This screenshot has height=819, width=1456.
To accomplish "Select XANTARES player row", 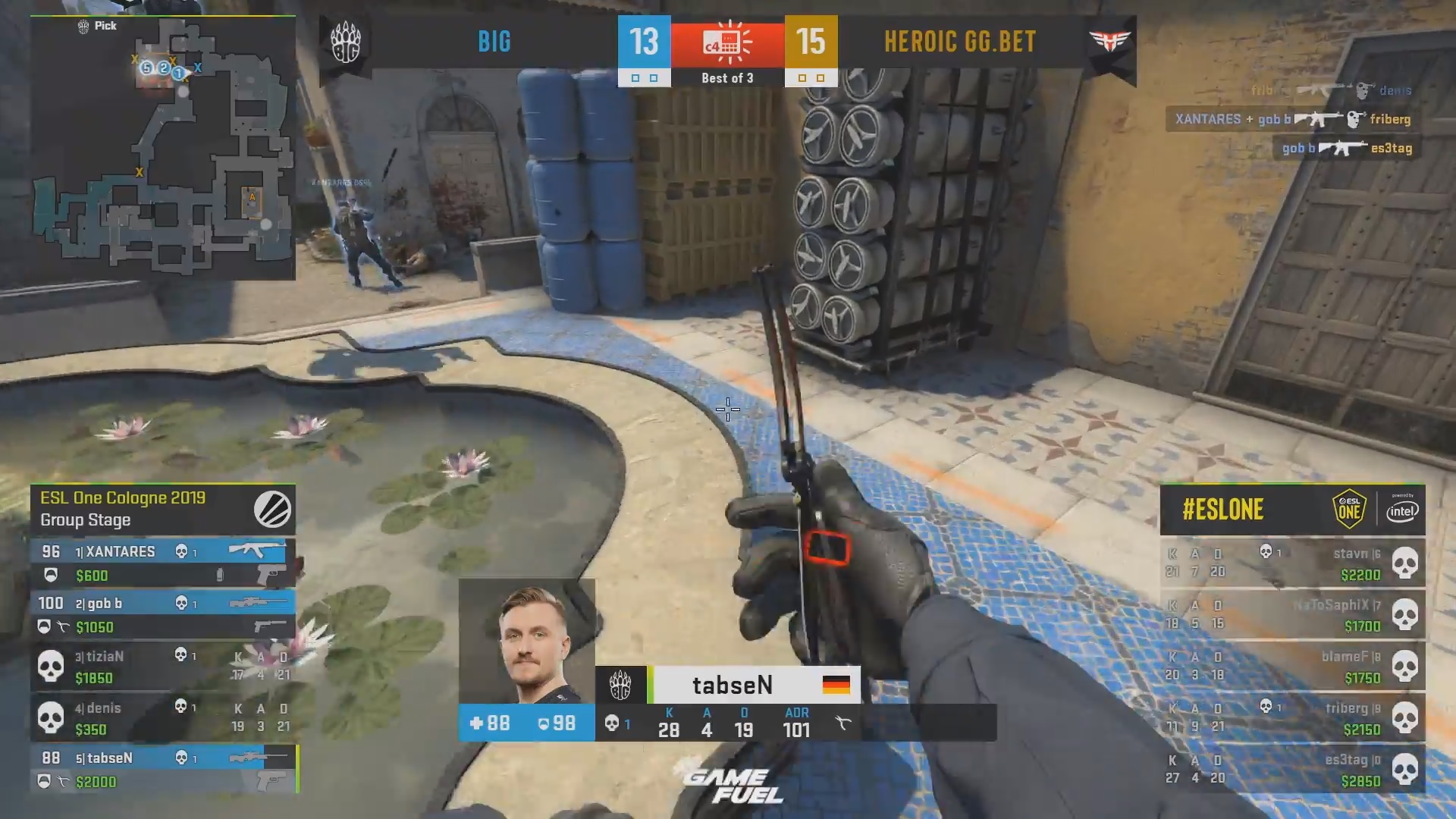I will [x=162, y=563].
